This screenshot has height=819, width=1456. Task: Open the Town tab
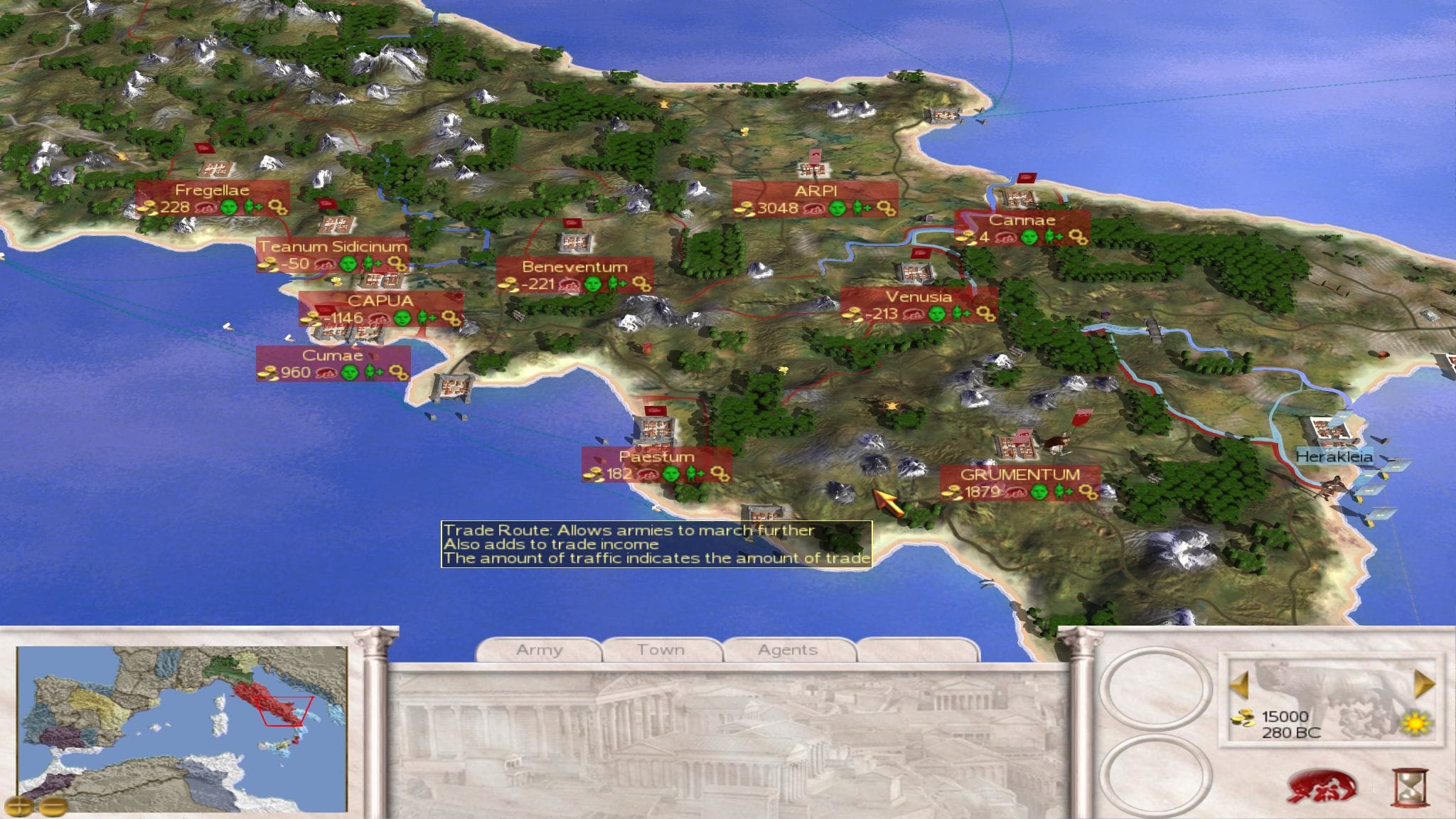pyautogui.click(x=661, y=650)
